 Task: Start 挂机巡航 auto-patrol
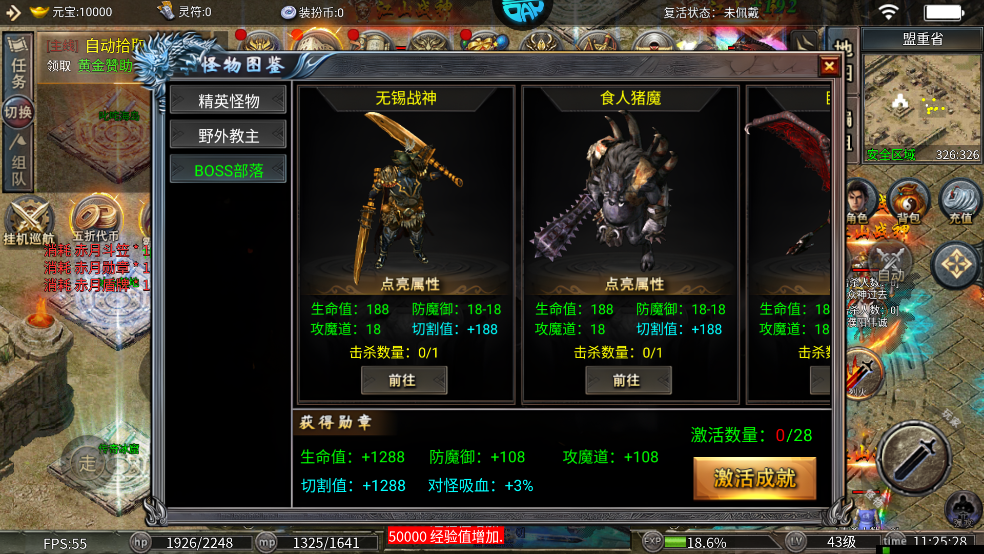coord(28,222)
